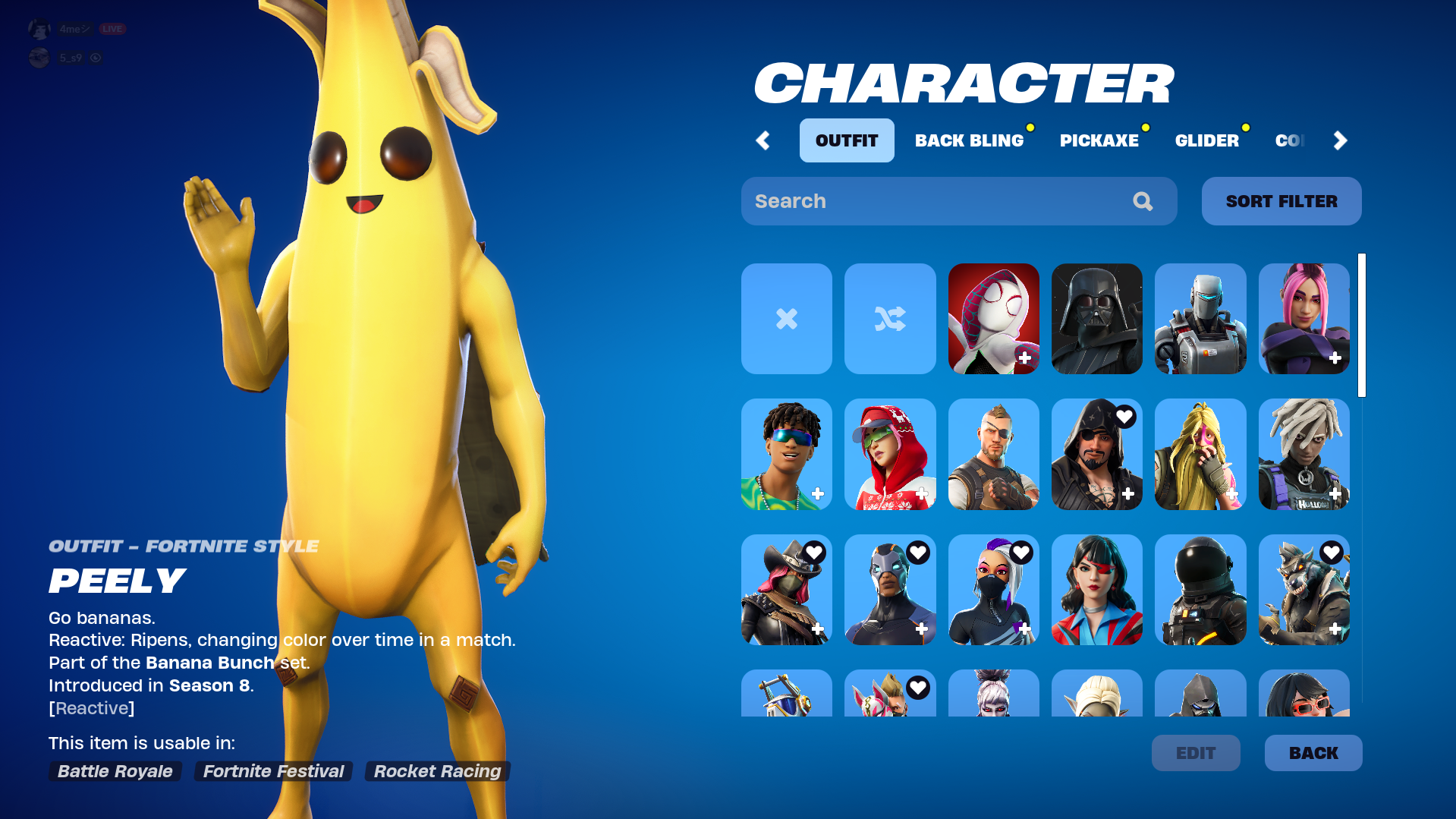Image resolution: width=1456 pixels, height=819 pixels.
Task: Clear the equipped outfit with the X icon
Action: (786, 319)
